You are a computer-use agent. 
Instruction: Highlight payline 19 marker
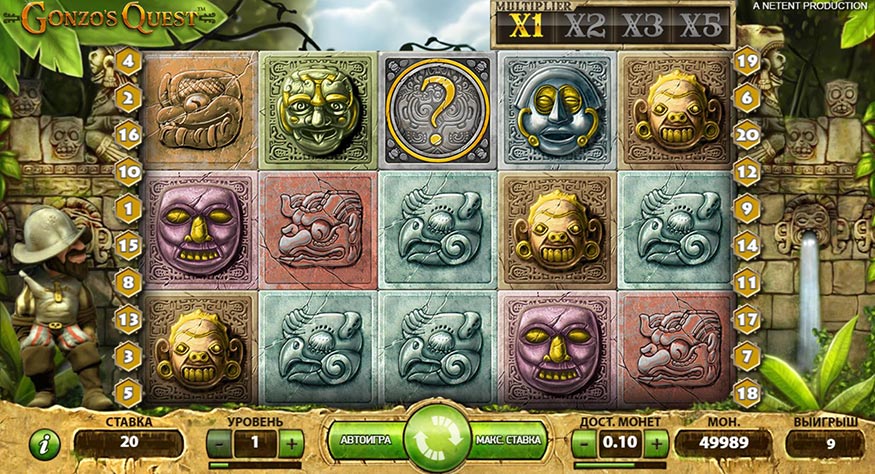coord(746,60)
